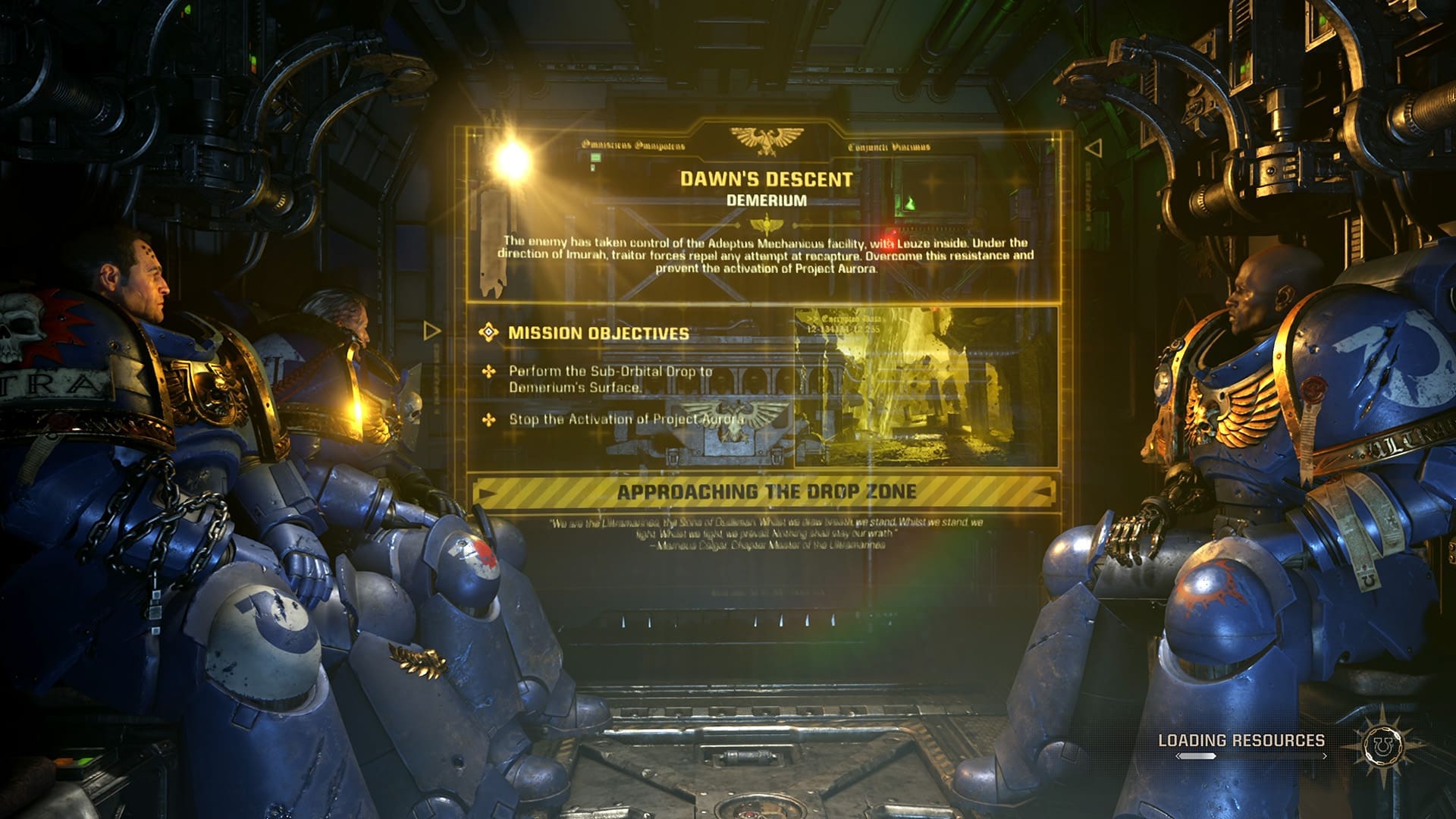Select the golden winged emblem below Demerium
This screenshot has width=1456, height=819.
click(x=767, y=224)
